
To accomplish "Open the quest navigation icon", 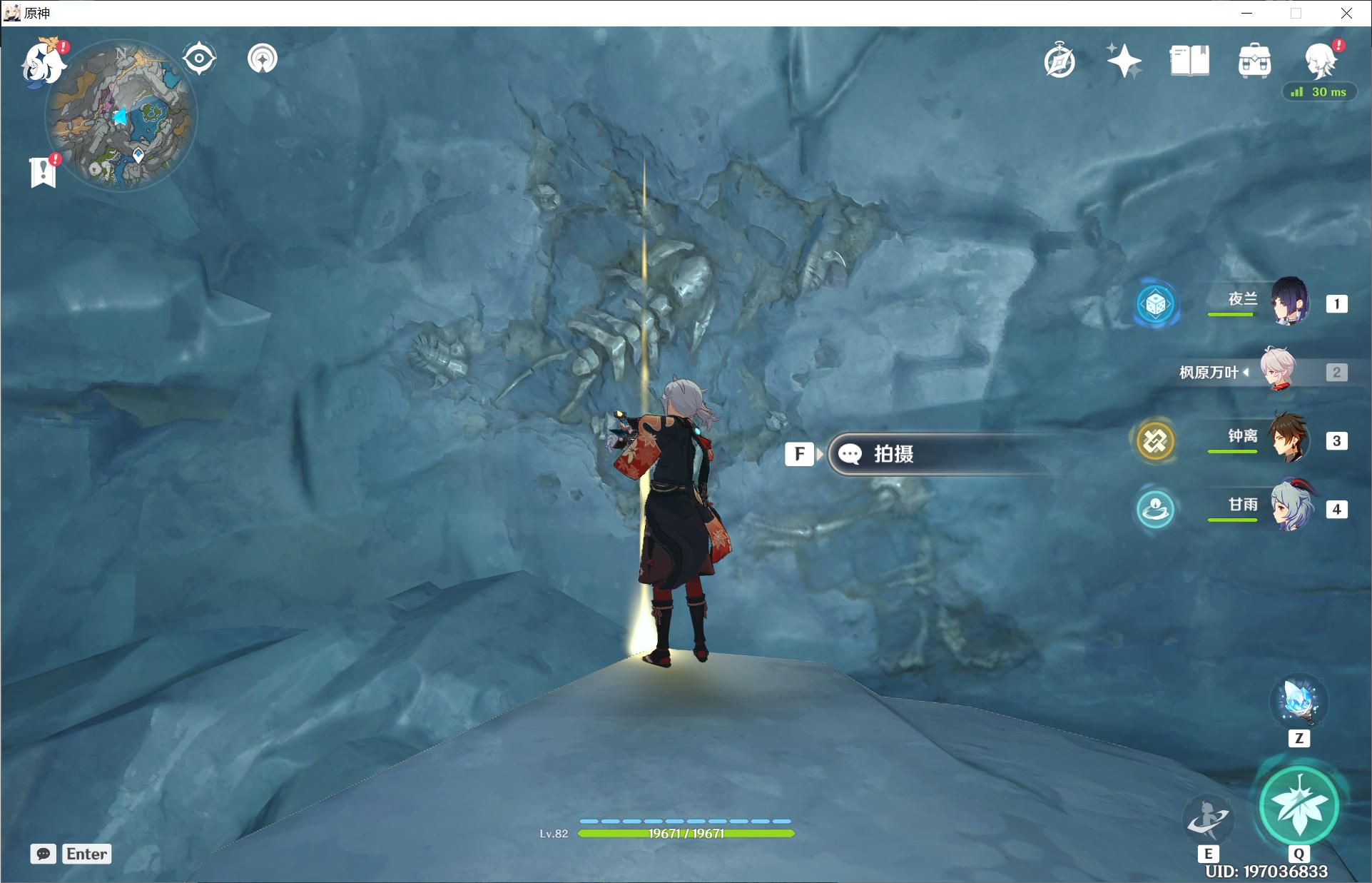I will (263, 59).
